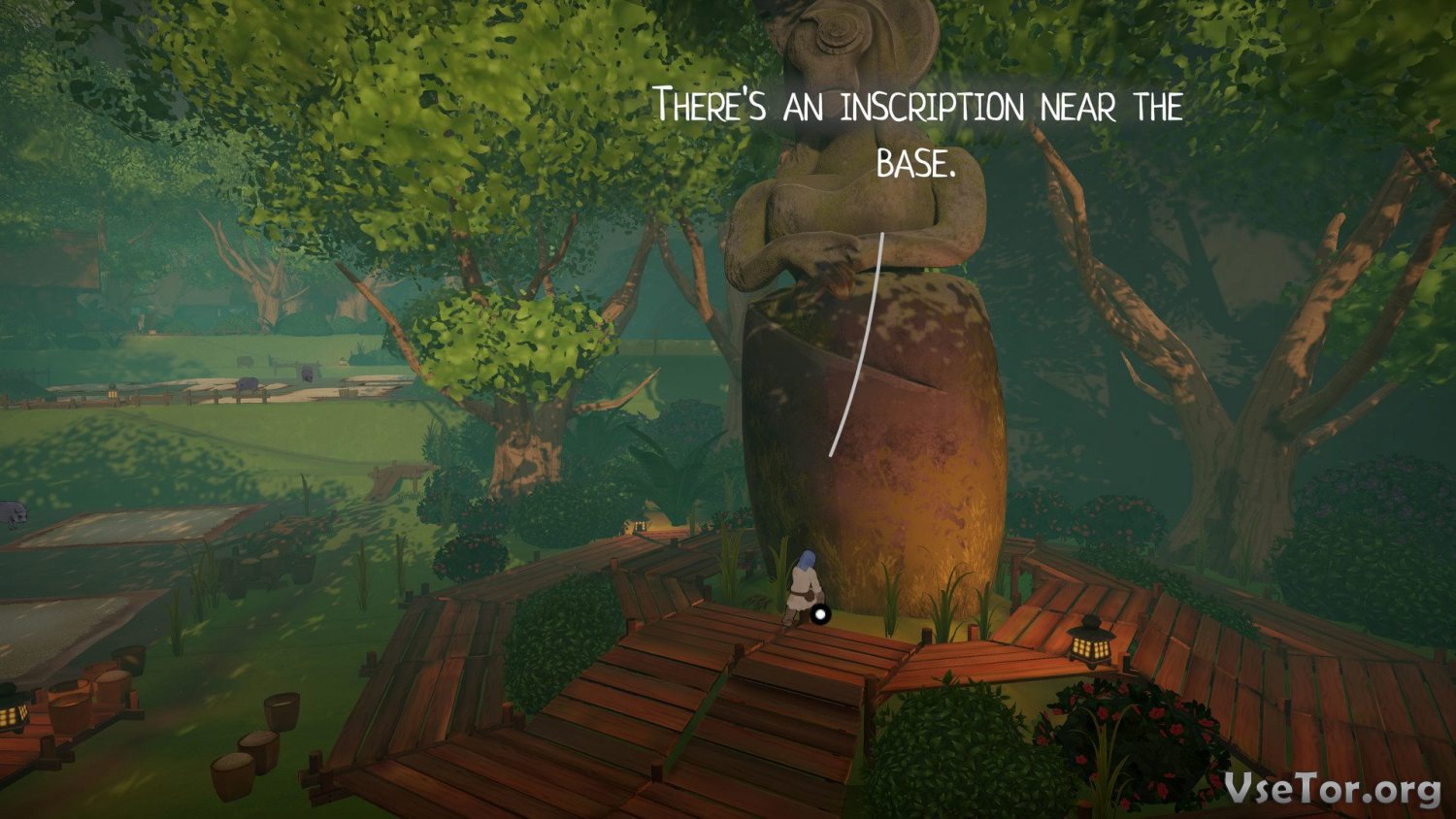Click the white circular interaction marker
This screenshot has width=1456, height=819.
820,613
